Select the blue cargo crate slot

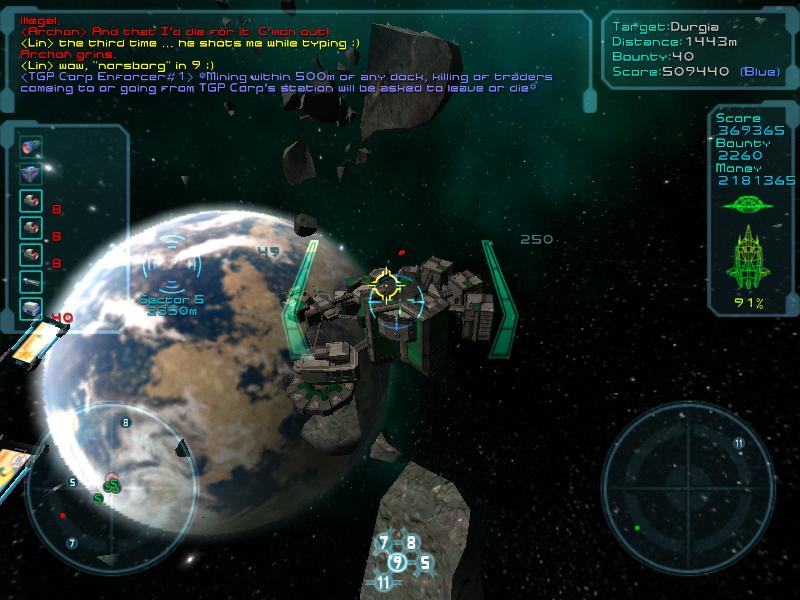[x=31, y=309]
